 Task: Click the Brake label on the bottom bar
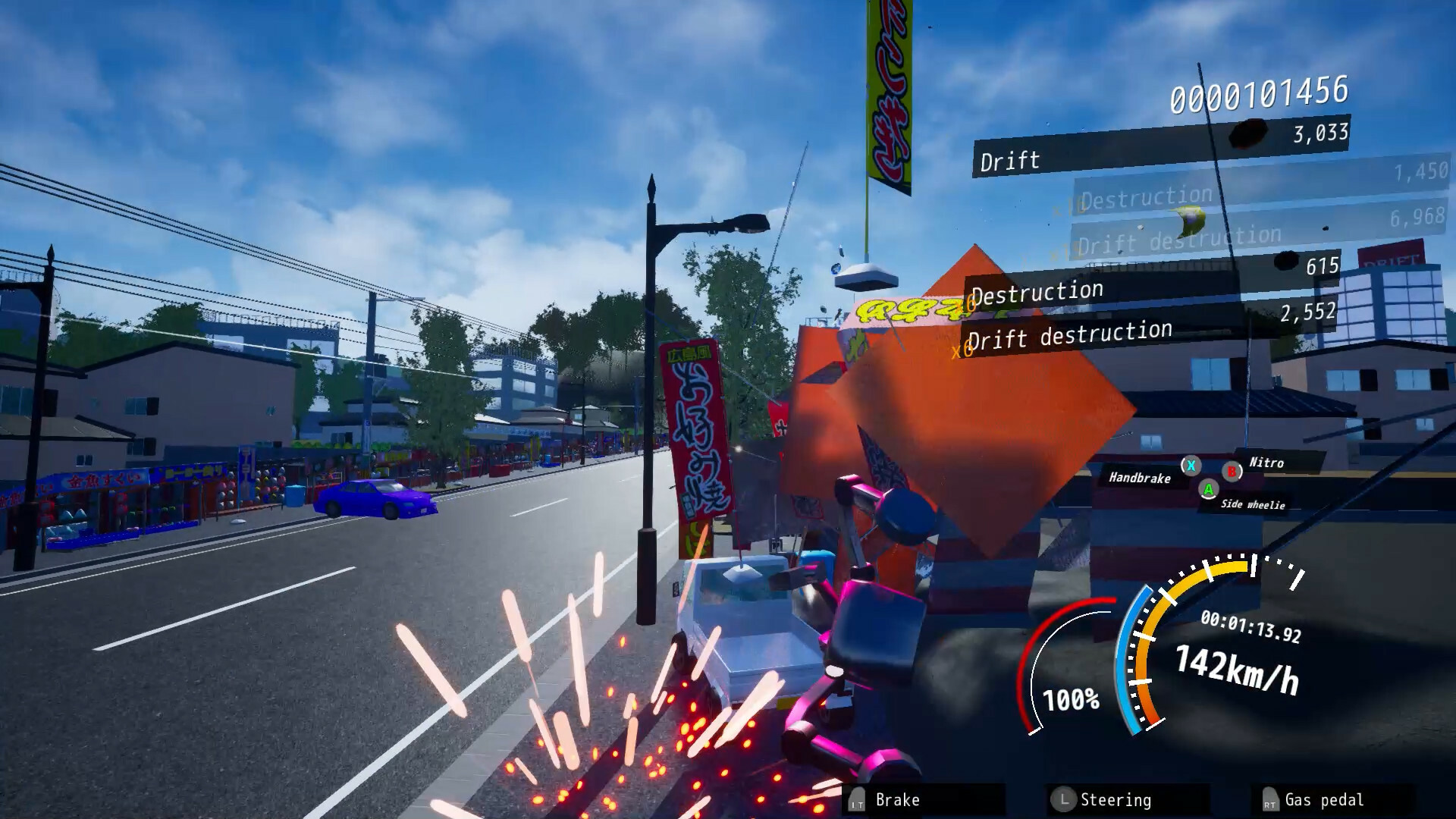(897, 799)
